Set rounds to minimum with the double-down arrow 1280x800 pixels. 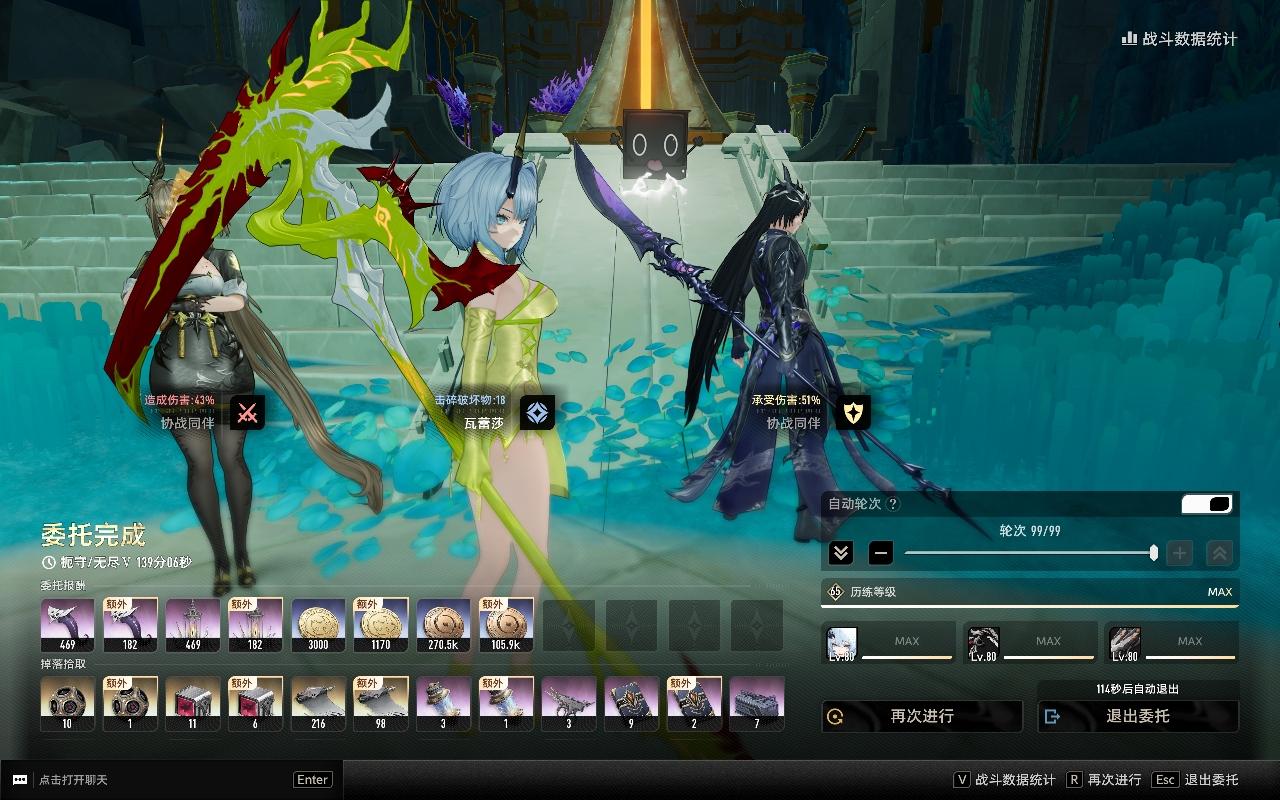[x=841, y=553]
